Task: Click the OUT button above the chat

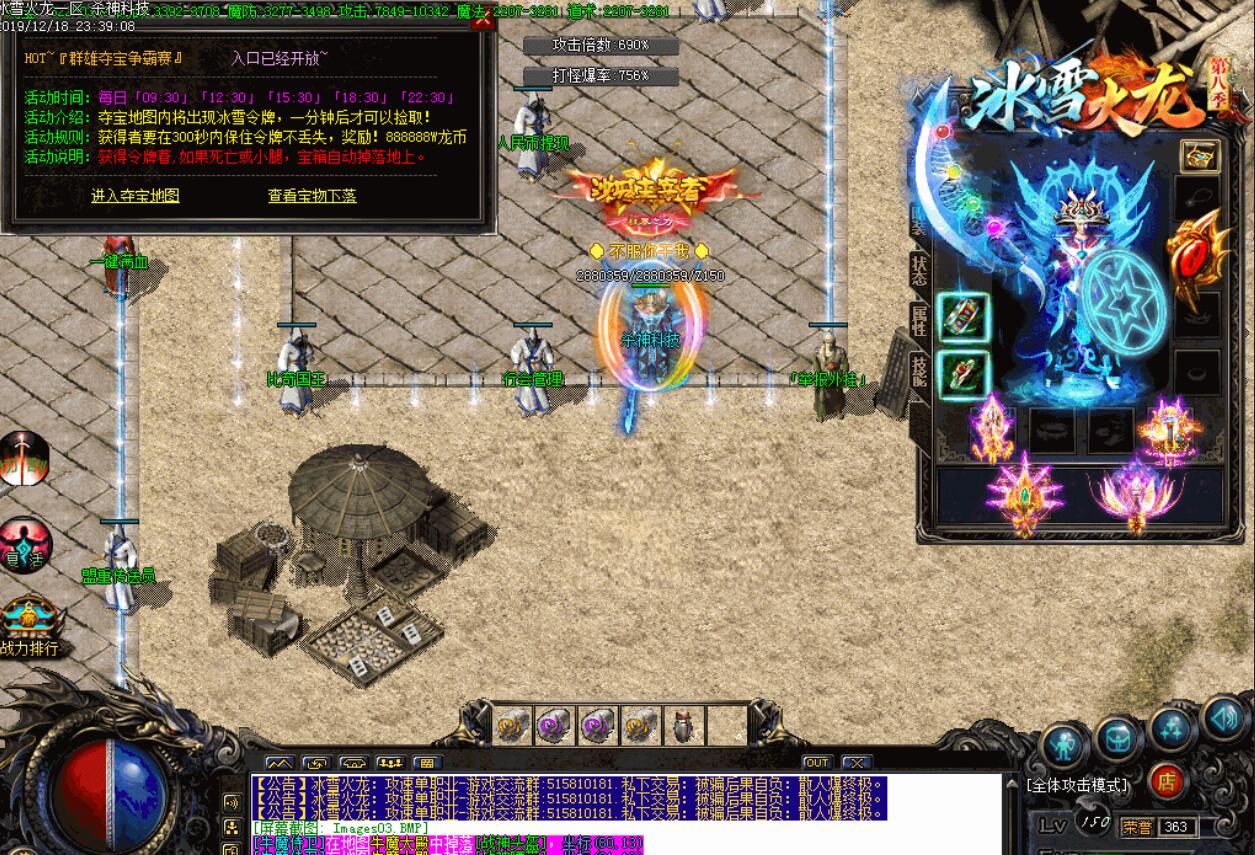Action: 817,763
